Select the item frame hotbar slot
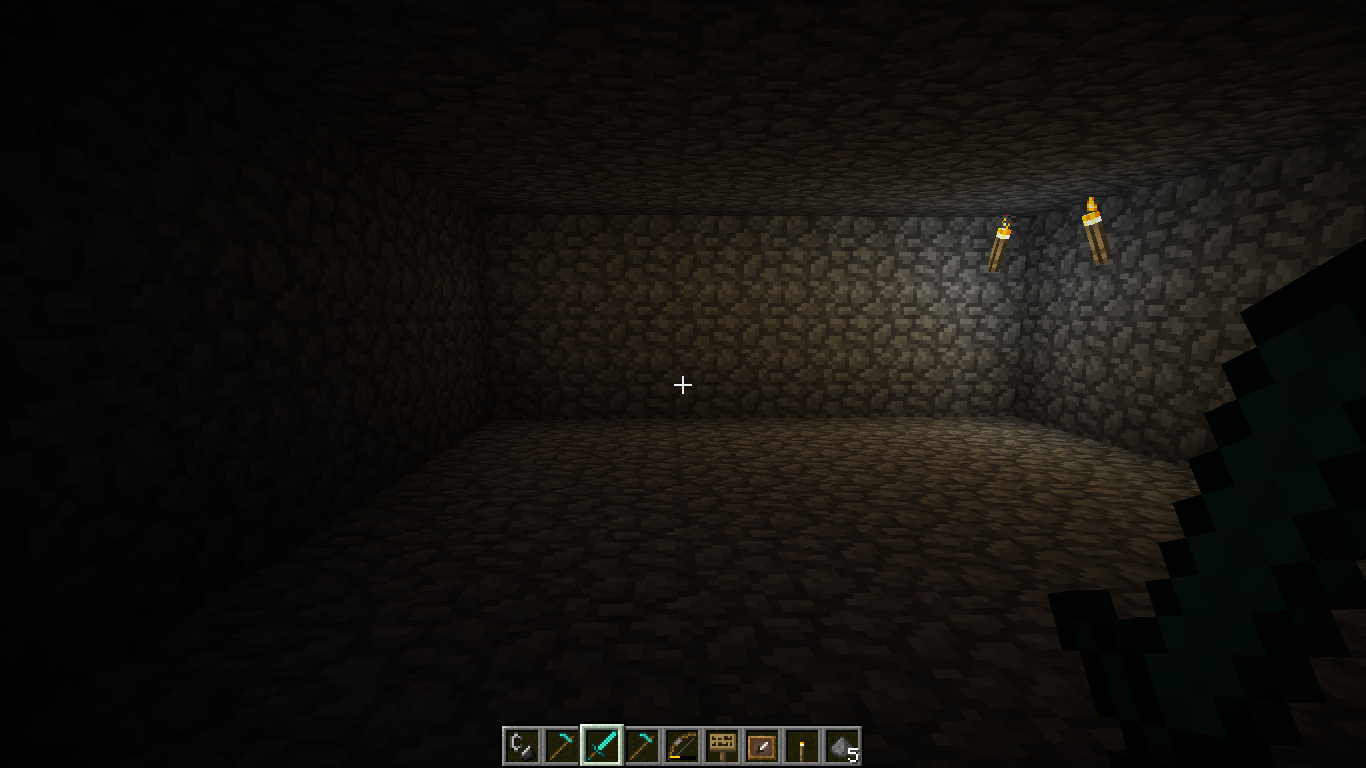Image resolution: width=1366 pixels, height=768 pixels. click(x=761, y=746)
